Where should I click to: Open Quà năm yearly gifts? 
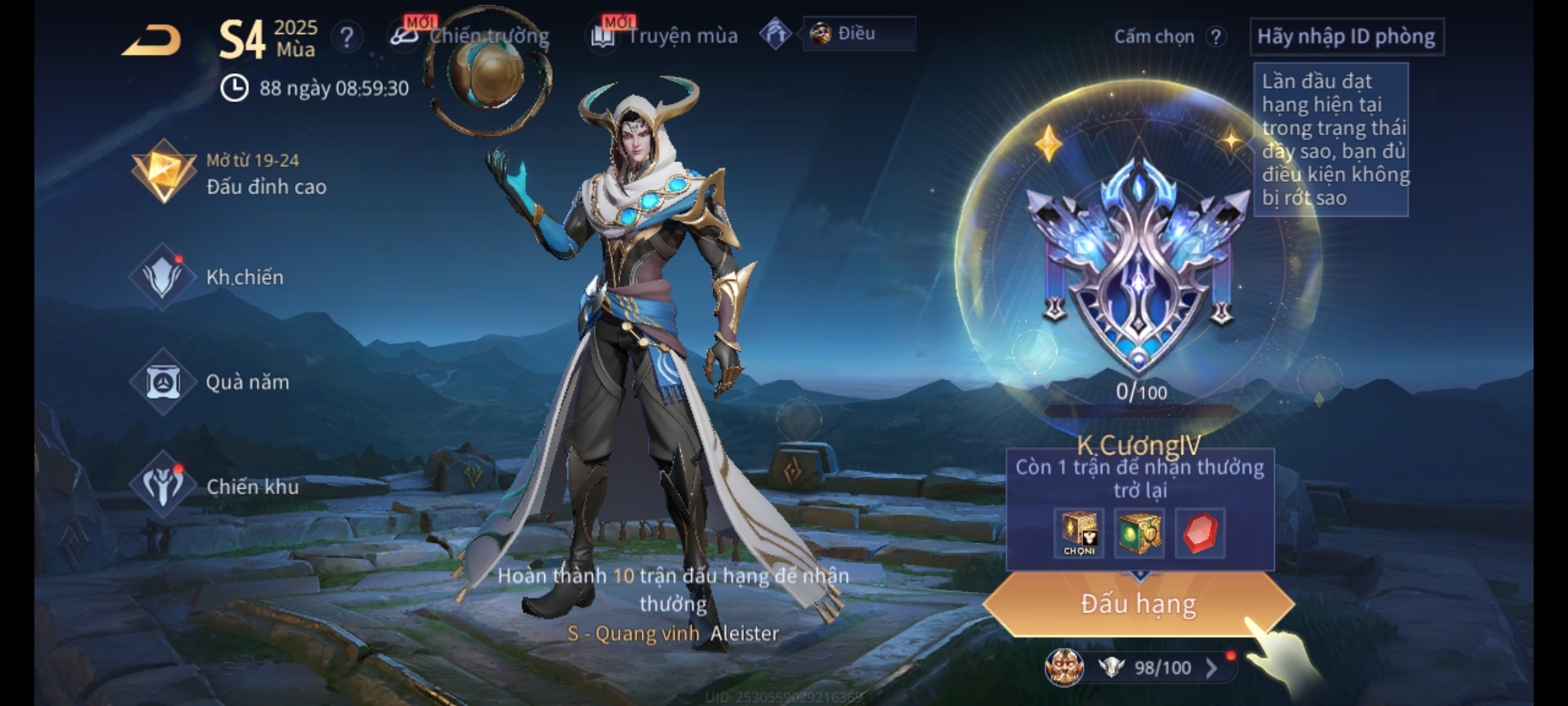pos(210,382)
